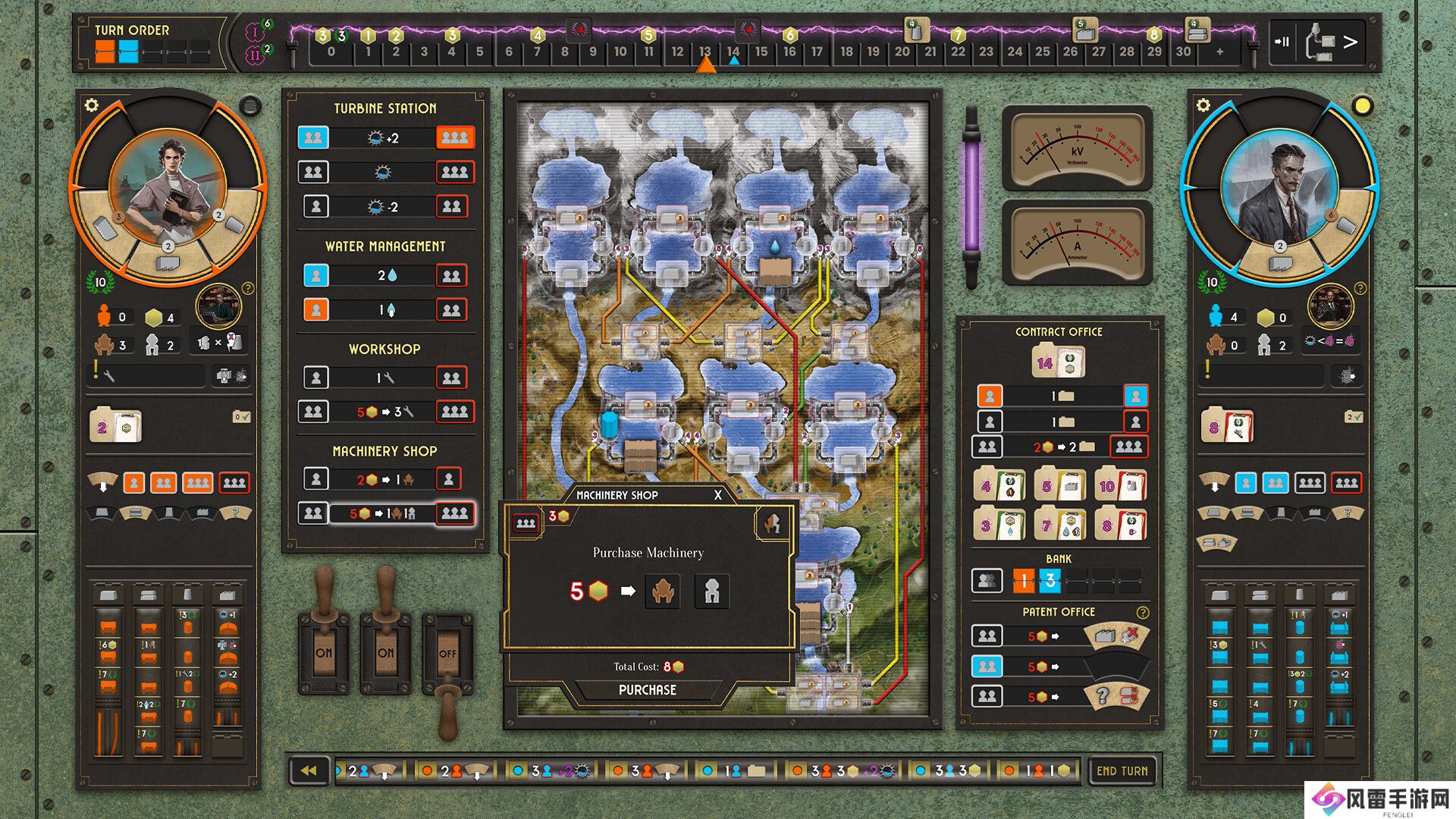Open the blue player's settings gear
Viewport: 1456px width, 819px height.
1203,105
